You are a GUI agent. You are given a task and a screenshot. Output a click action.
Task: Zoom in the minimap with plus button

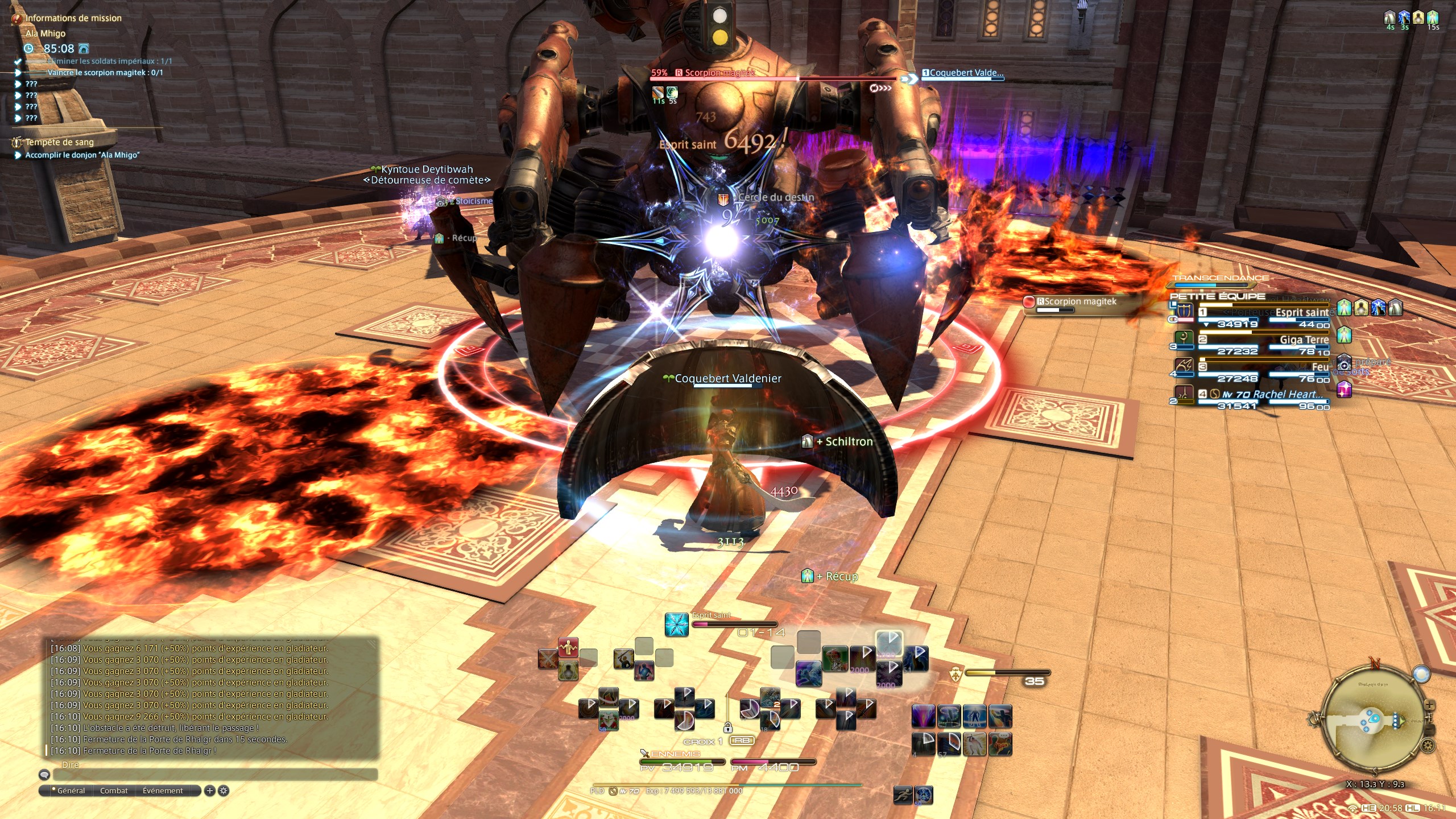[1429, 705]
